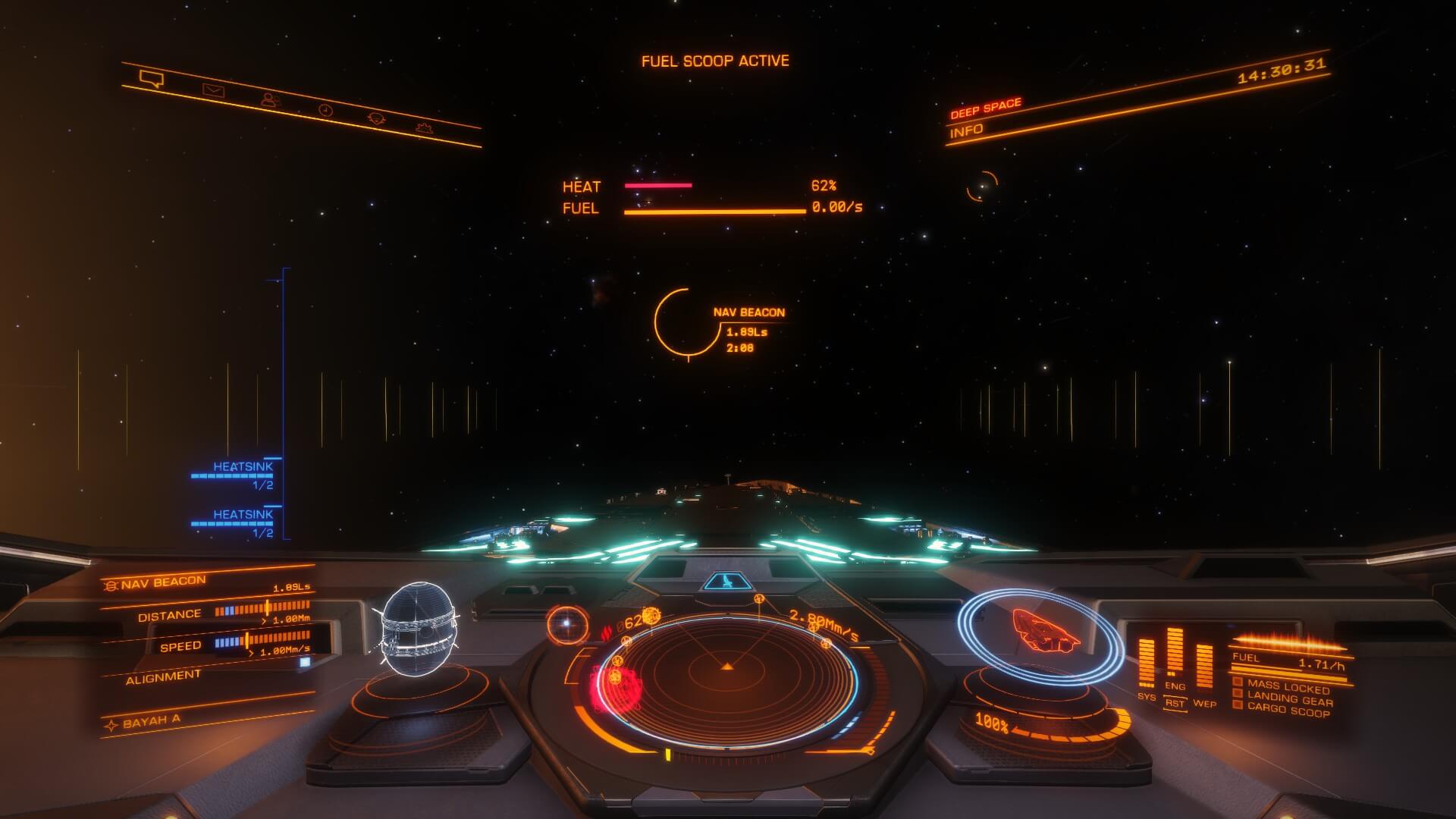Switch to the contacts people tab
1456x819 pixels.
[x=269, y=99]
